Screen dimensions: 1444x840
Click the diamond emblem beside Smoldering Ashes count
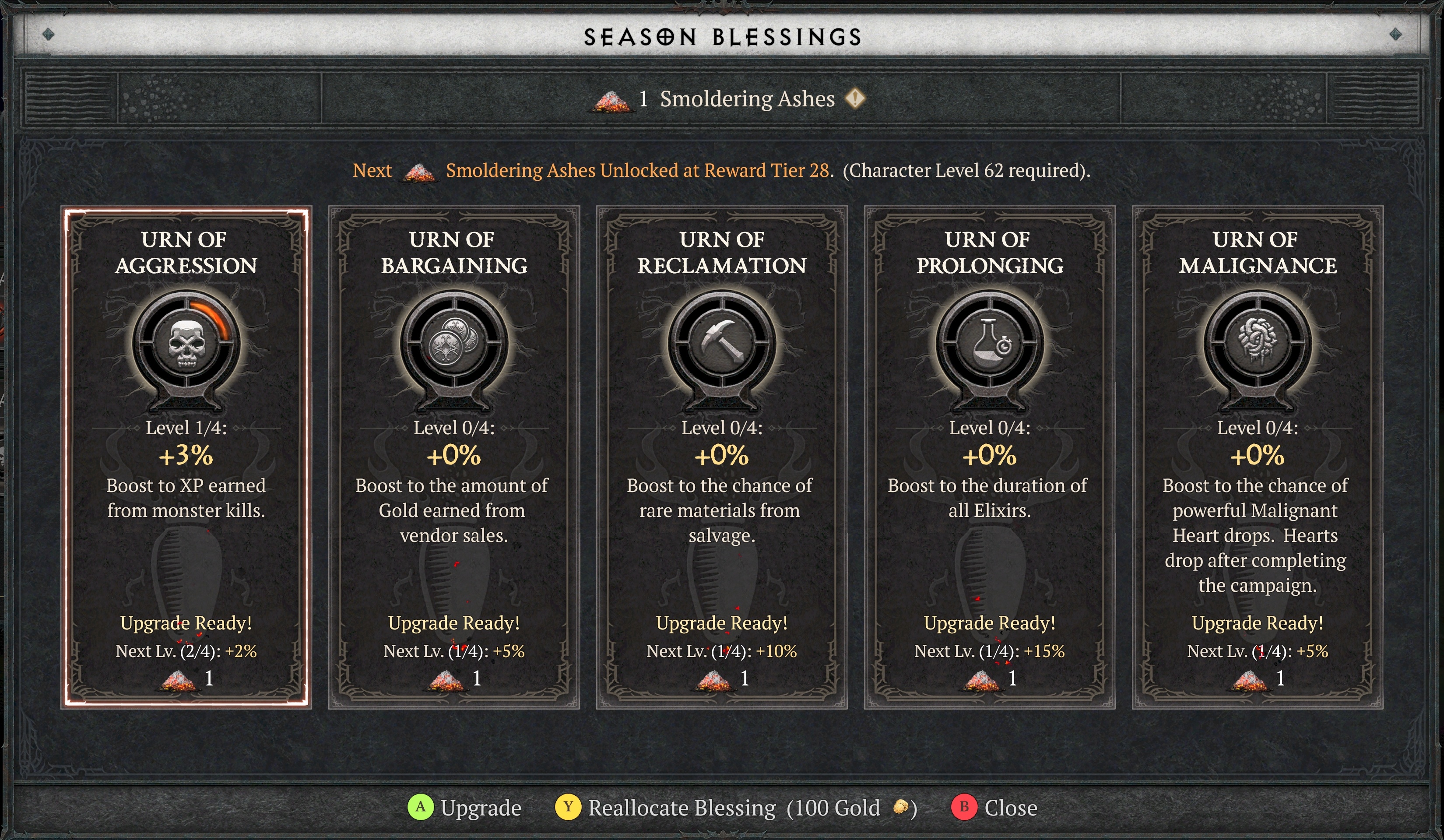coord(855,98)
